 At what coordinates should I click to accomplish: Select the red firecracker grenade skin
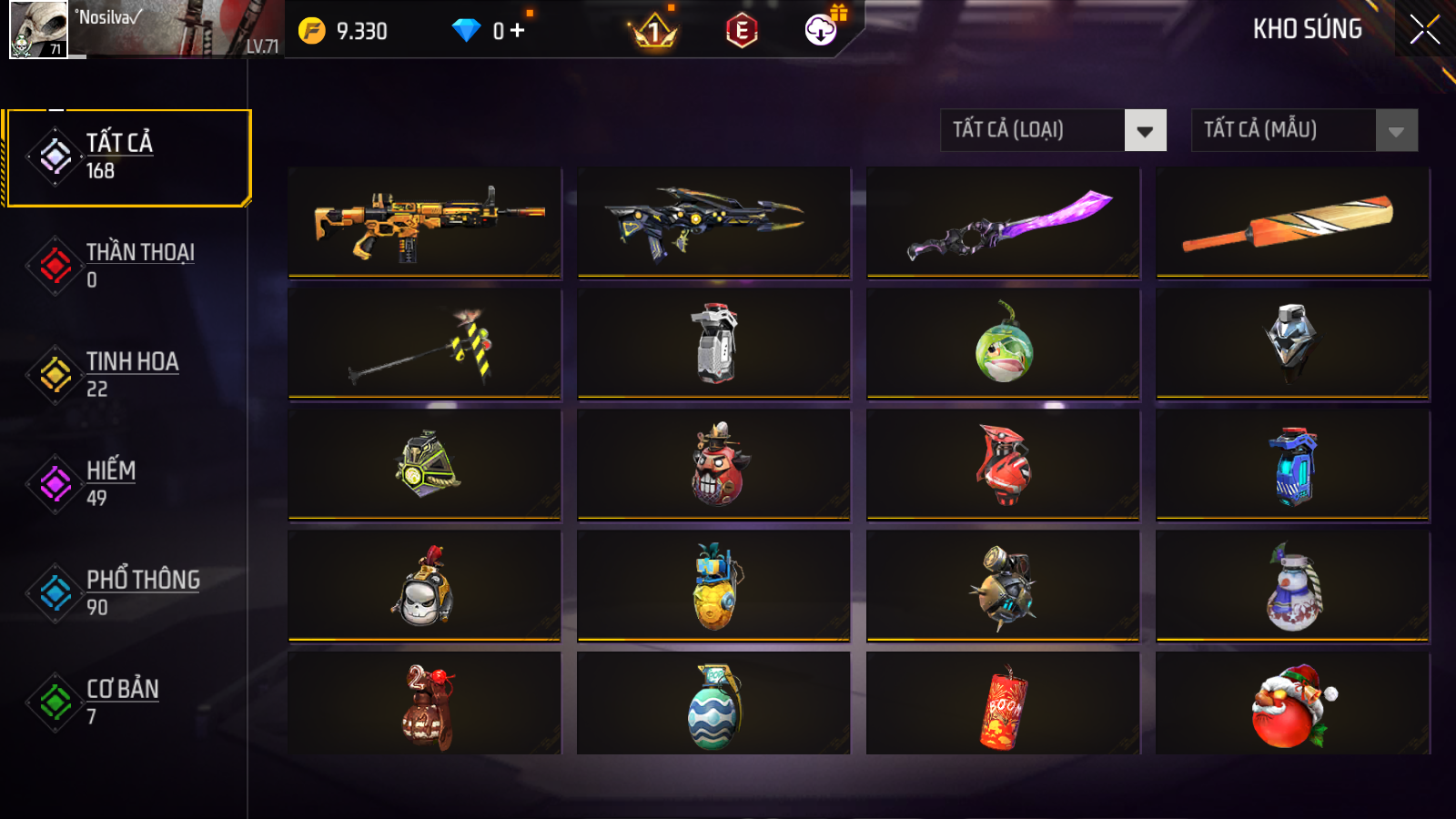(x=1003, y=707)
